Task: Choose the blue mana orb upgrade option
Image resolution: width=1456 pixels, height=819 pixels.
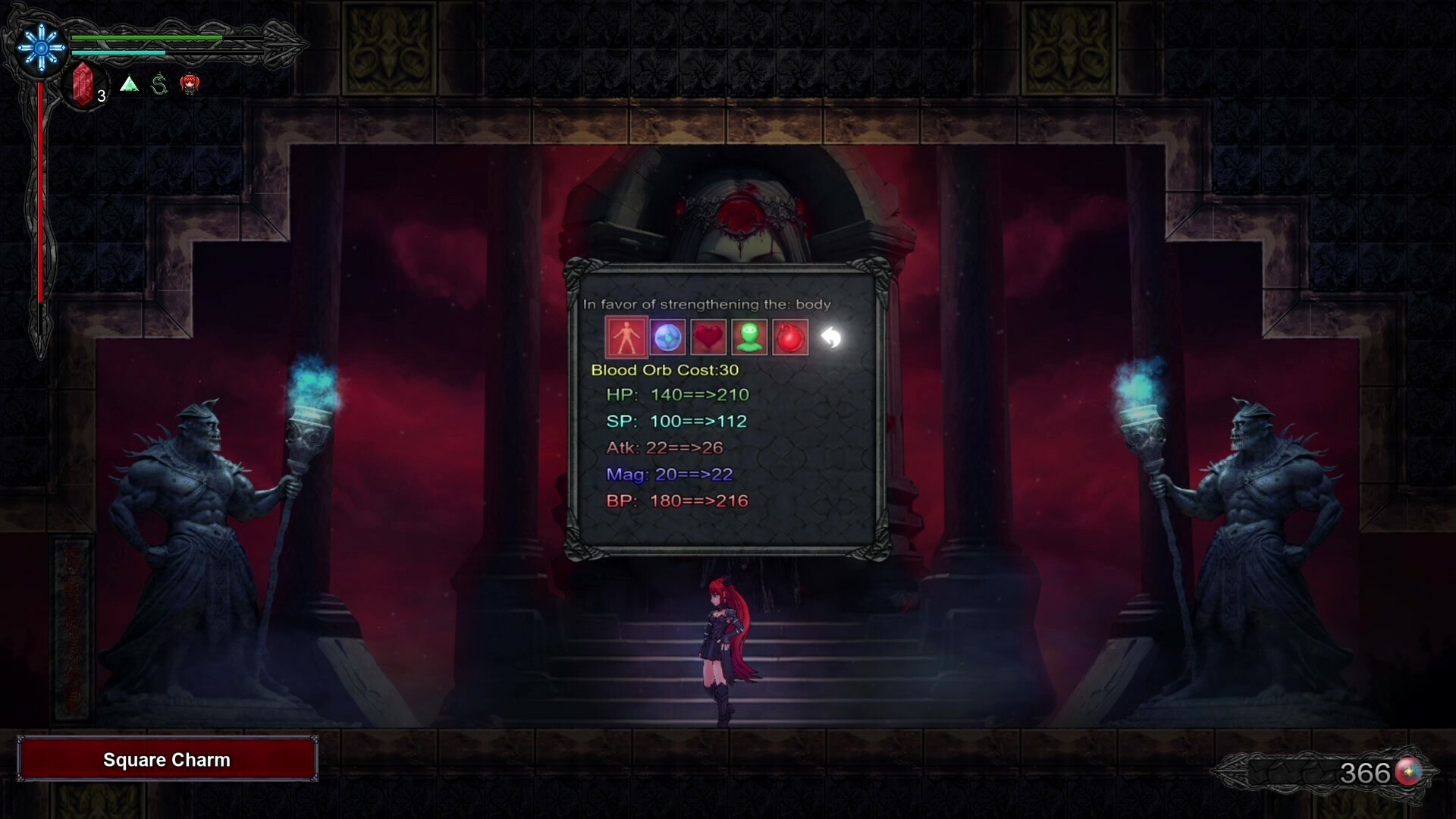Action: pos(668,337)
